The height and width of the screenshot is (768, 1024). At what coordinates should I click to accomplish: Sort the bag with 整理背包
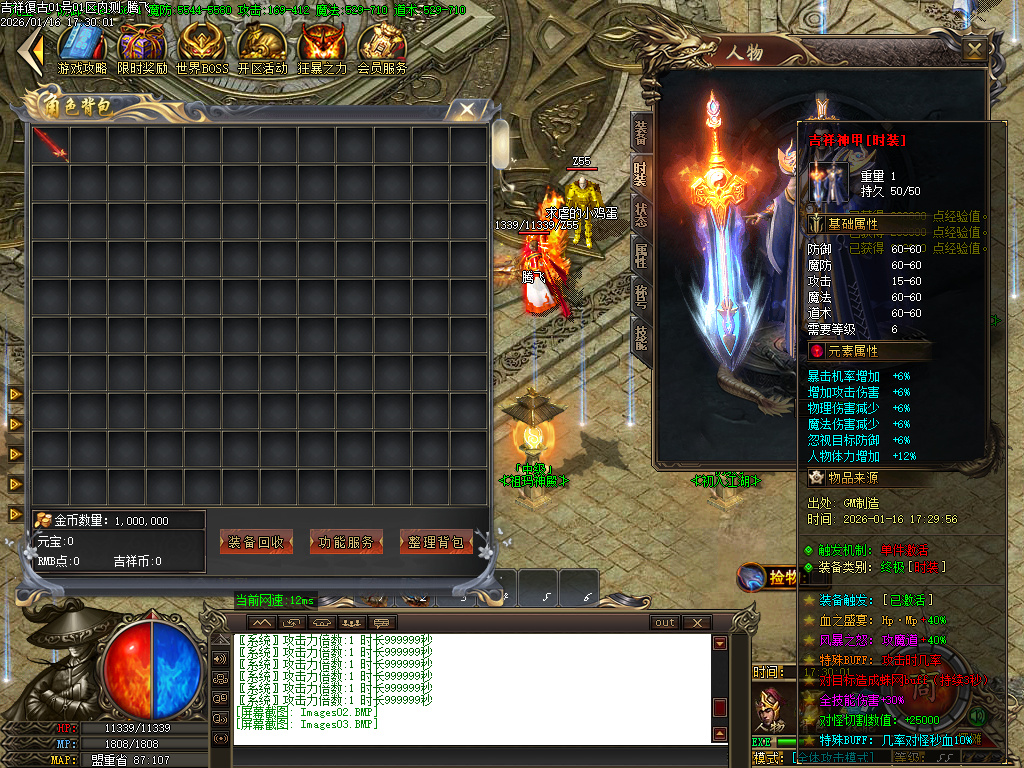[436, 542]
